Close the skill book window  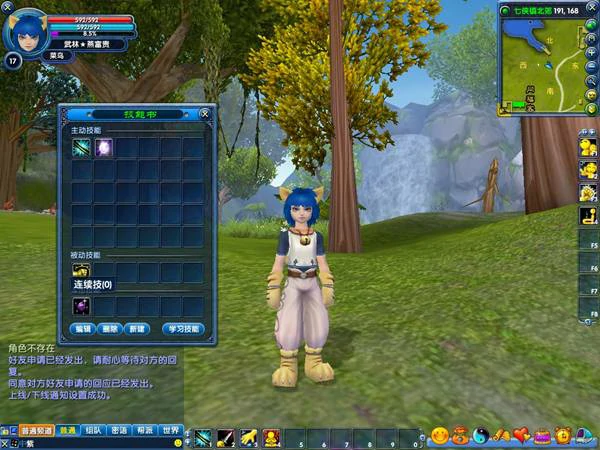point(204,114)
